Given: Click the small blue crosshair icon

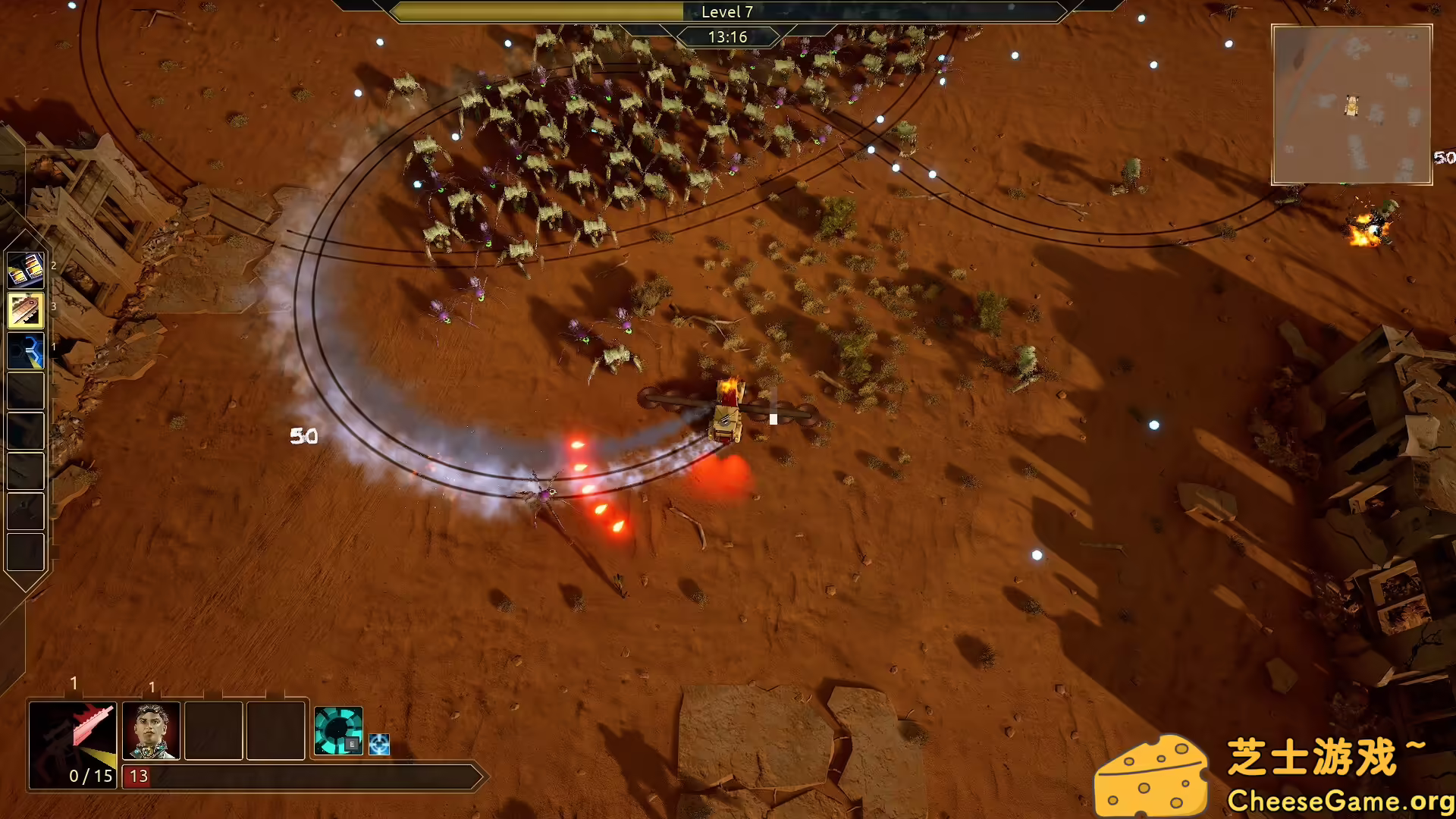Looking at the screenshot, I should (x=379, y=744).
